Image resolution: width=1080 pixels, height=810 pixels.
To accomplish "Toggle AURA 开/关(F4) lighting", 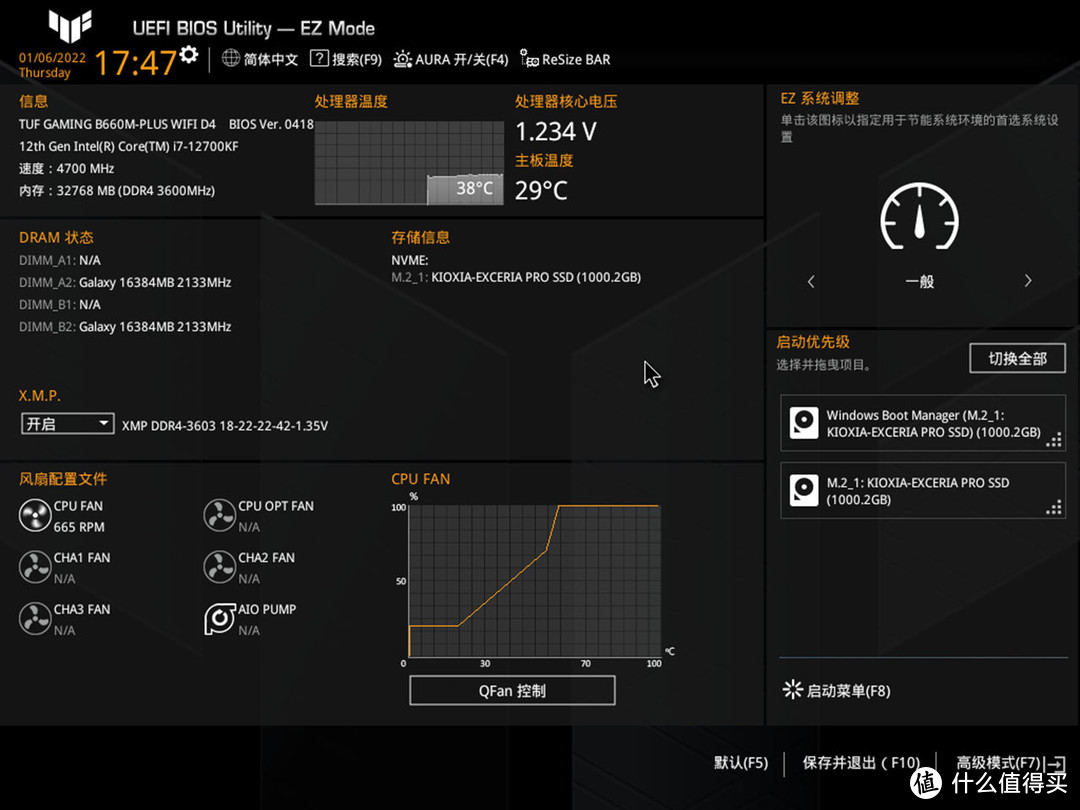I will (x=451, y=60).
